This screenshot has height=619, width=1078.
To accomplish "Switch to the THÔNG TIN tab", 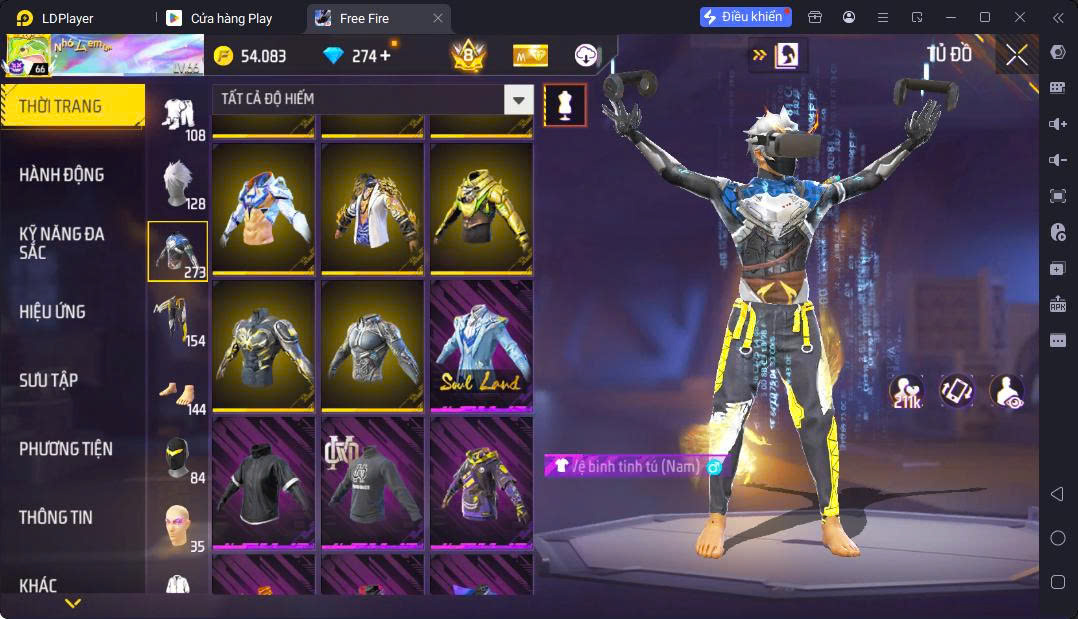I will point(56,517).
